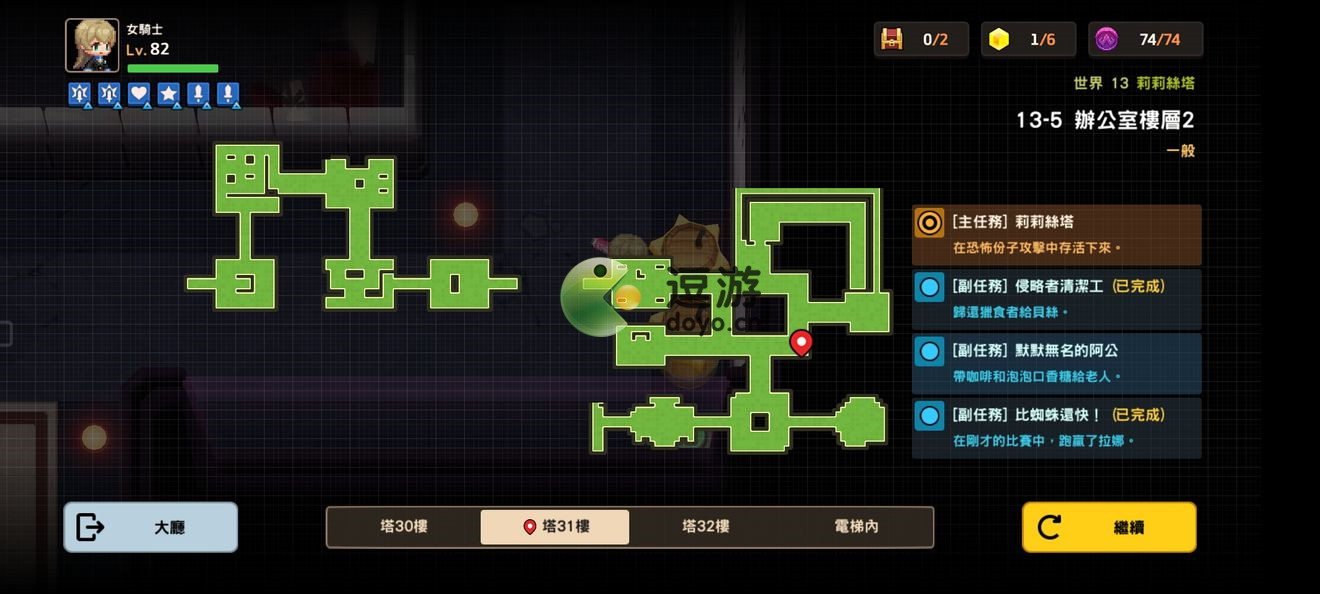1320x594 pixels.
Task: Tap the heart buff icon under the portrait
Action: [x=139, y=94]
